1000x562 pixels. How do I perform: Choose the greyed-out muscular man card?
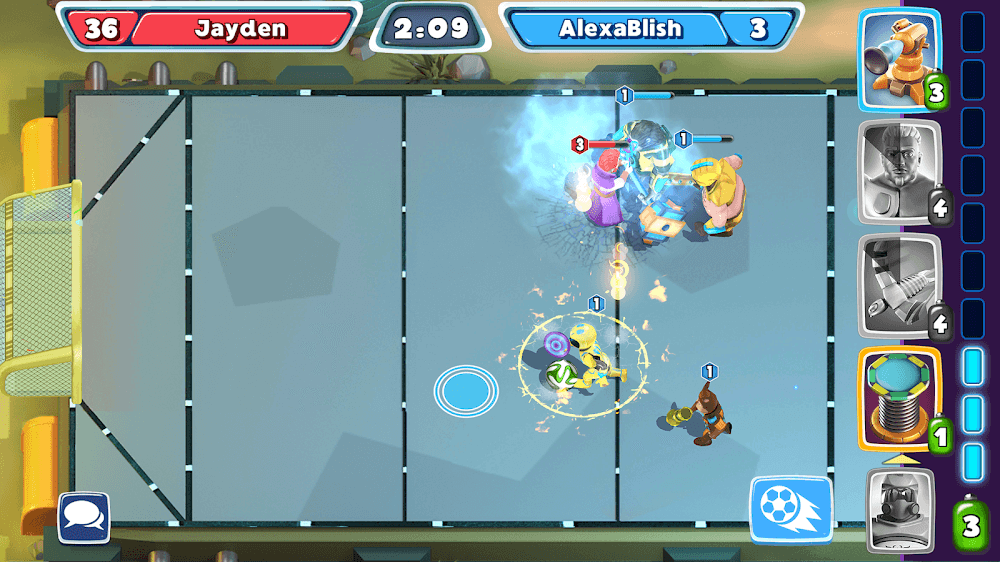point(899,172)
